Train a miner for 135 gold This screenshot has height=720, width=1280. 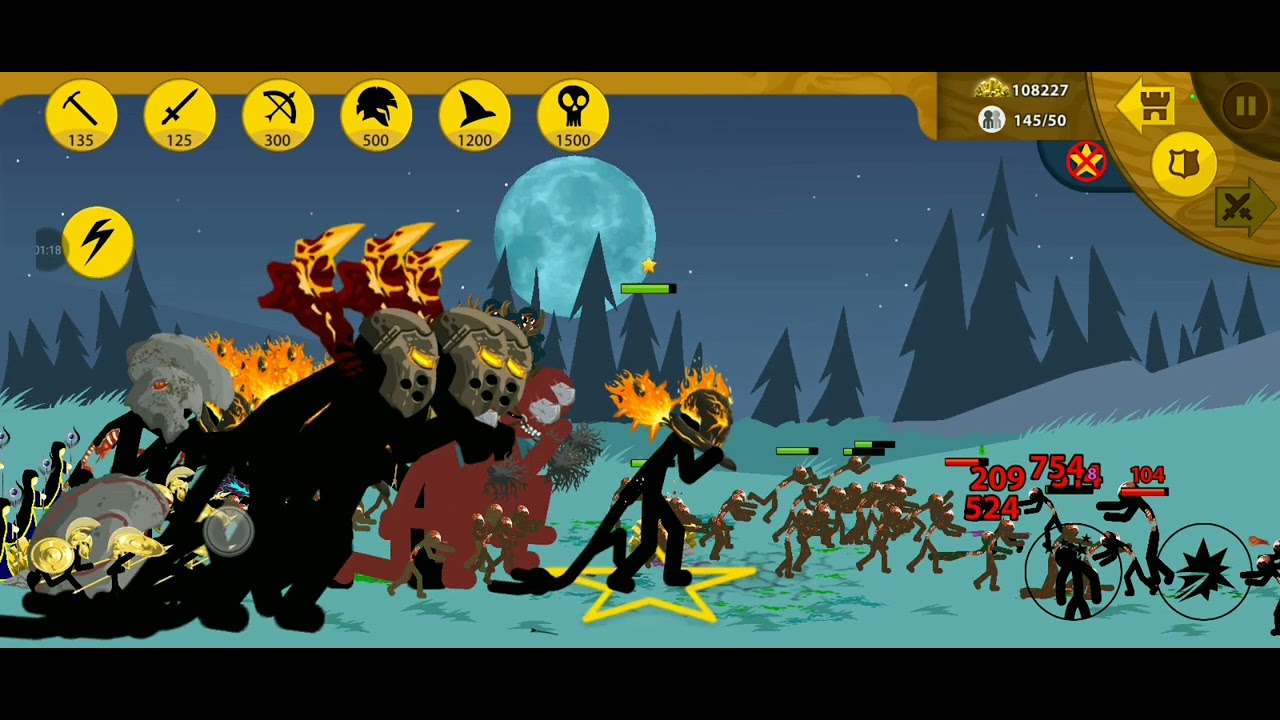point(81,115)
